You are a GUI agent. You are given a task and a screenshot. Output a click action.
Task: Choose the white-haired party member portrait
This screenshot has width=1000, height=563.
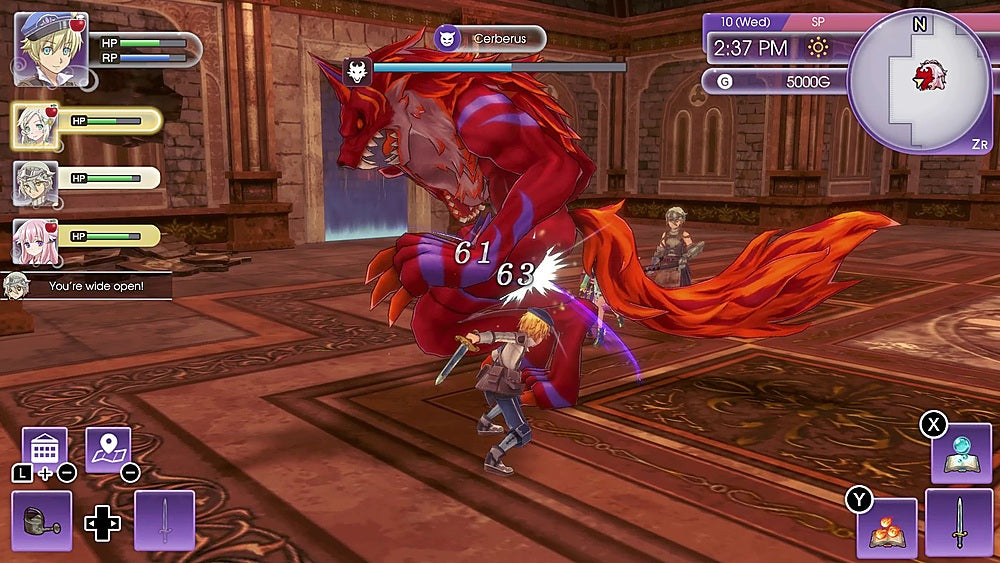[x=34, y=125]
